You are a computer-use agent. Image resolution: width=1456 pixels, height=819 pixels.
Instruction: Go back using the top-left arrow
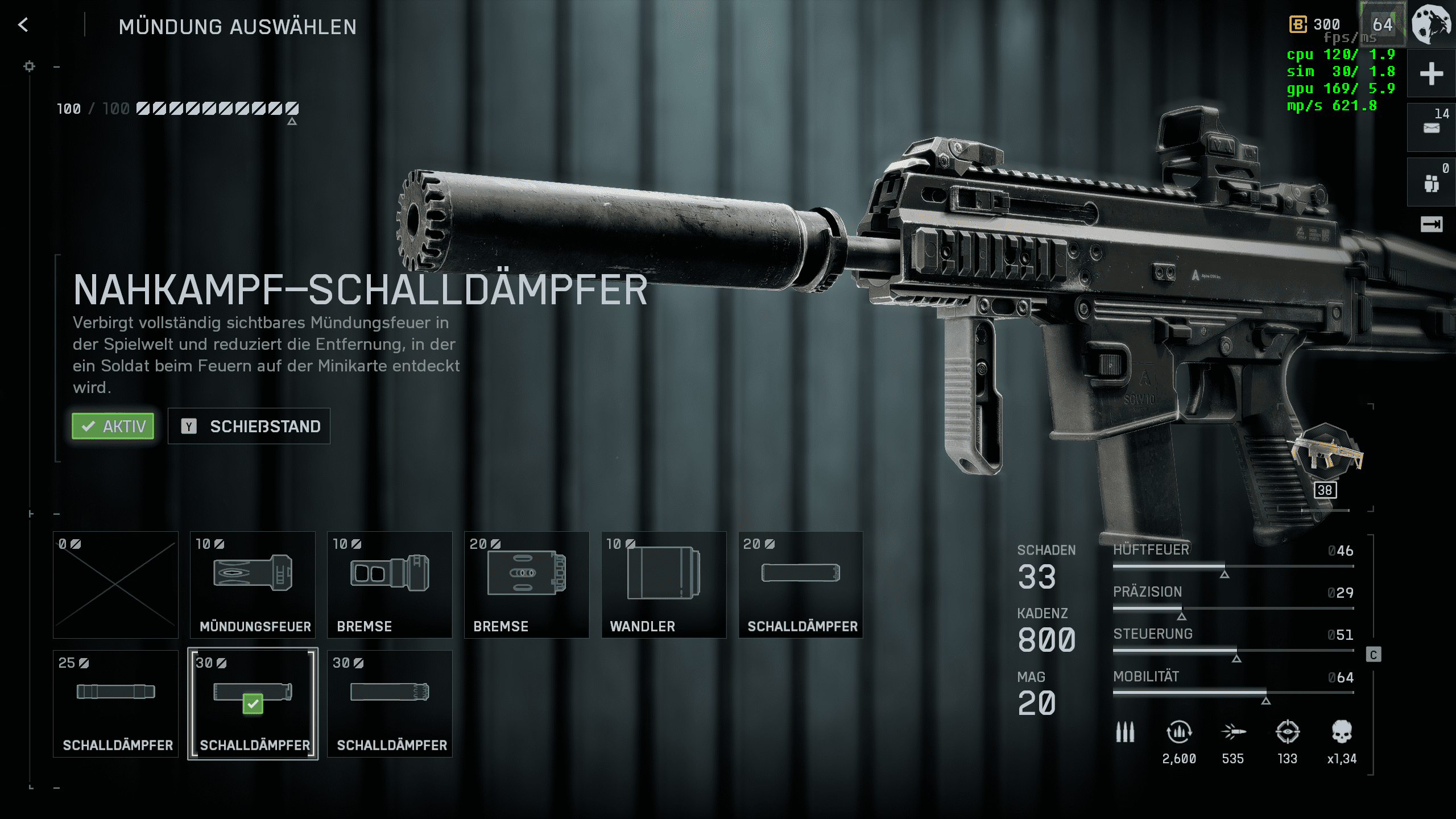(x=23, y=25)
